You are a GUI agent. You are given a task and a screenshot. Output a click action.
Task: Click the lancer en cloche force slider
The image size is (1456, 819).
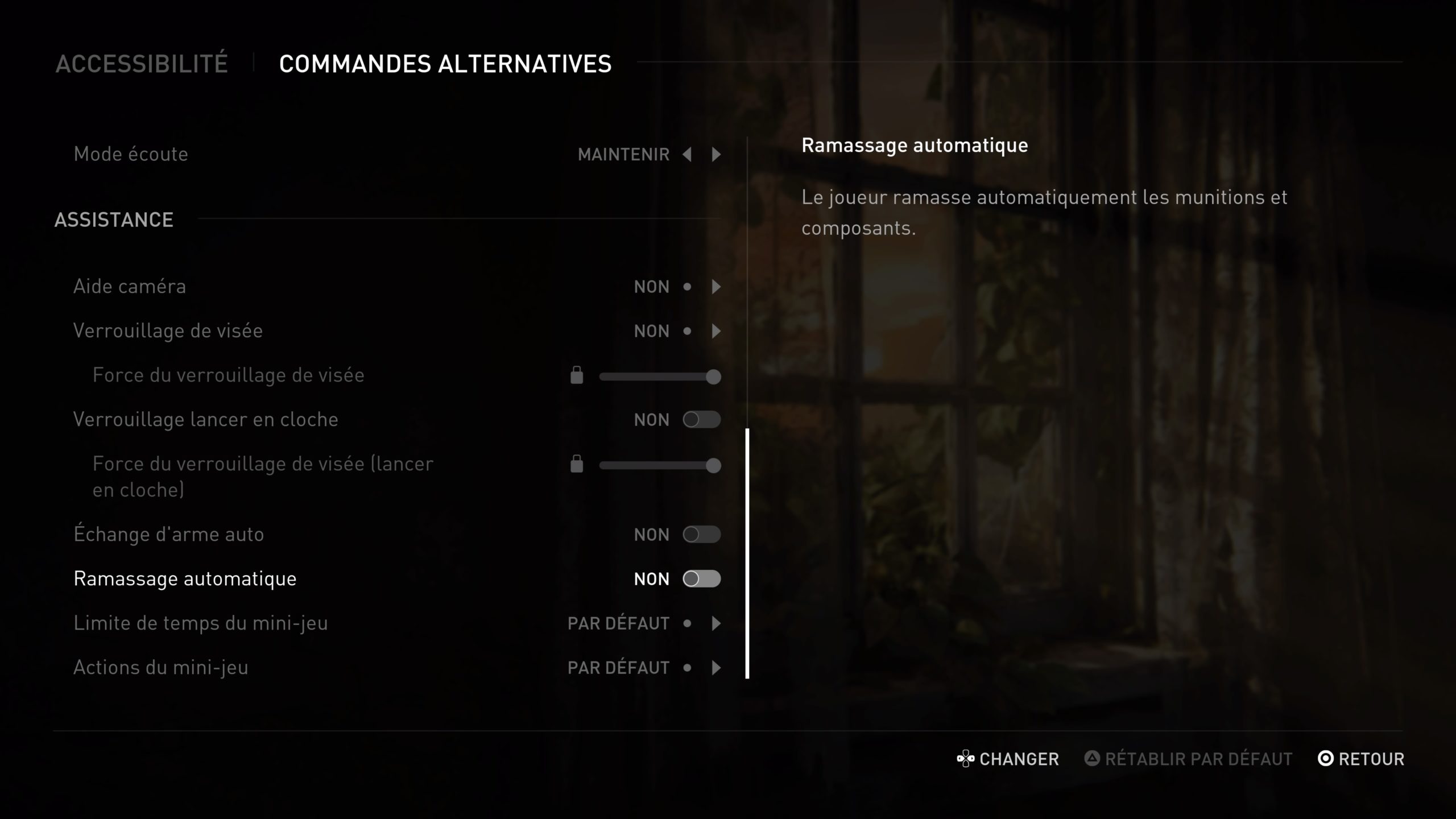tap(660, 465)
